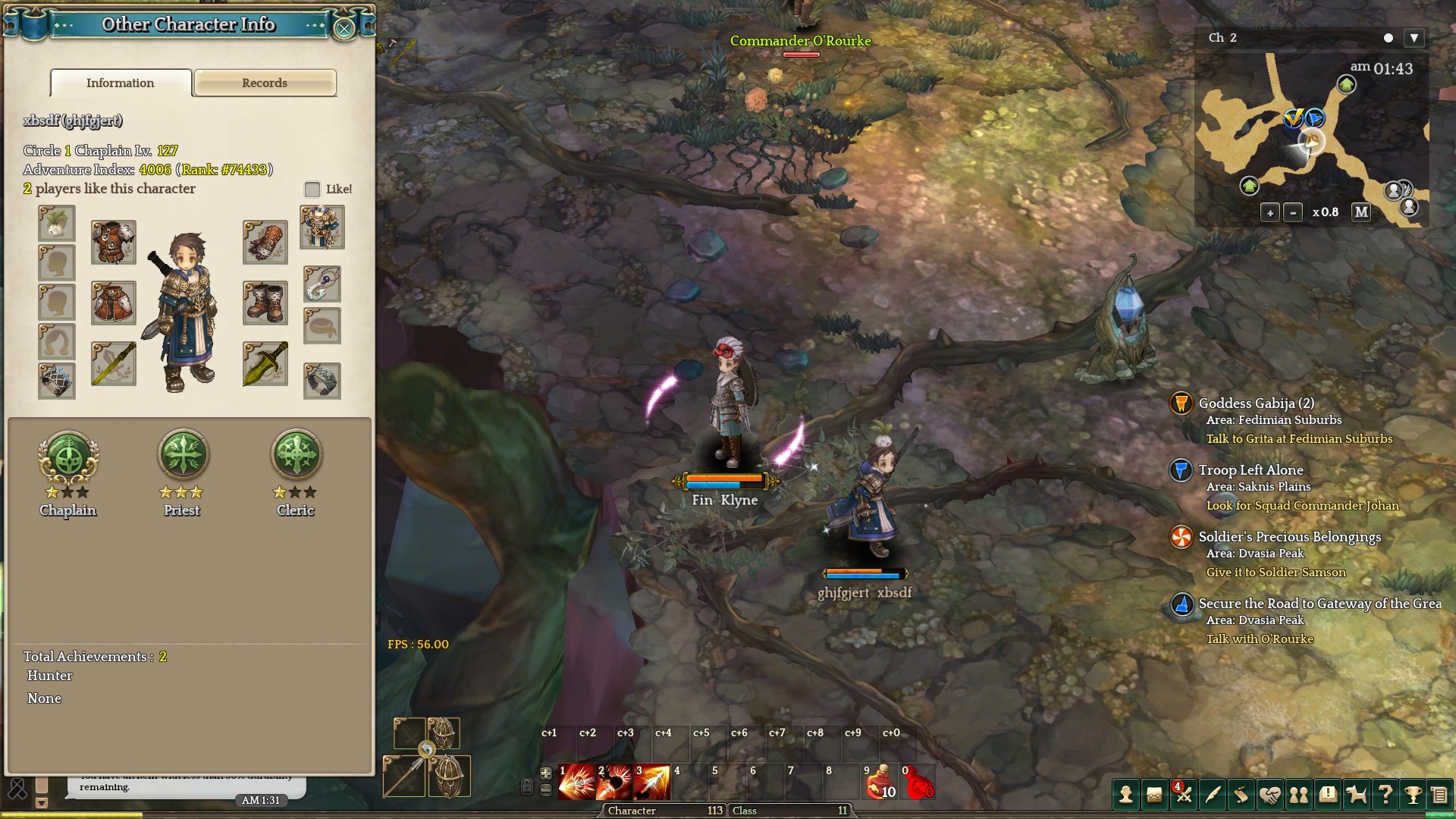This screenshot has width=1456, height=819.
Task: Open the channel dropdown arrow
Action: [1414, 38]
